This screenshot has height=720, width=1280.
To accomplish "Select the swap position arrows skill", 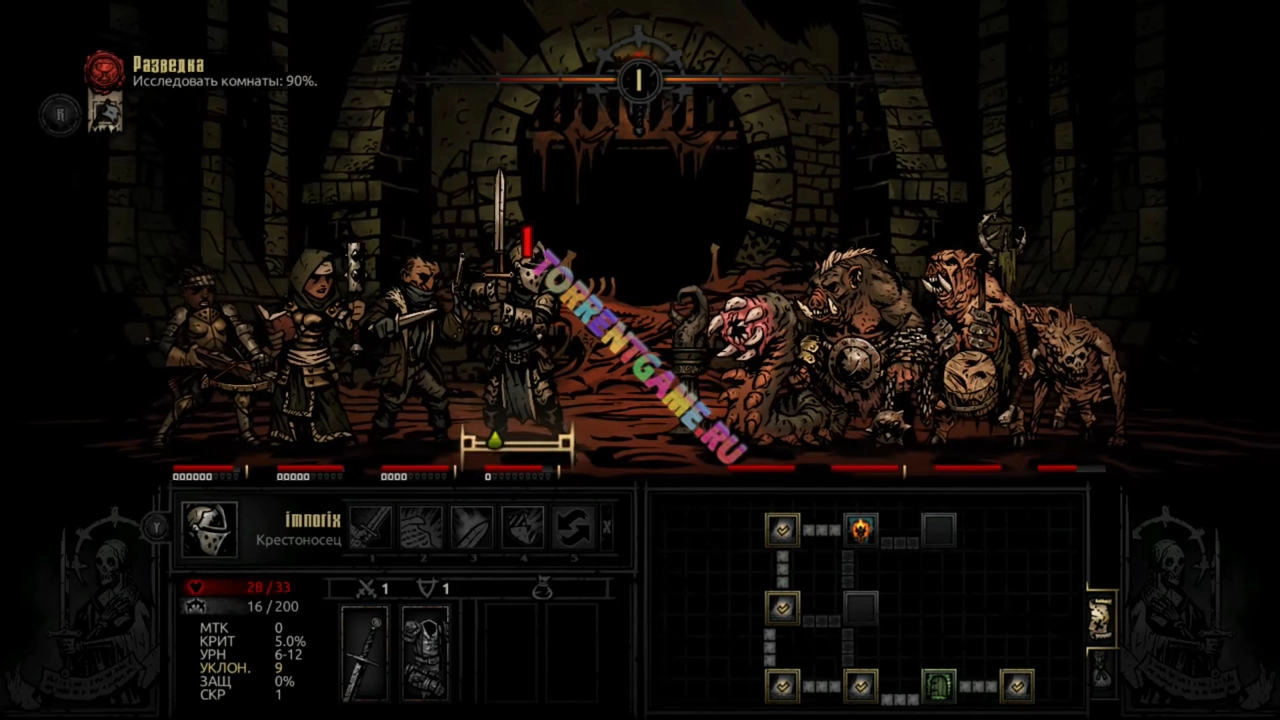I will [573, 527].
